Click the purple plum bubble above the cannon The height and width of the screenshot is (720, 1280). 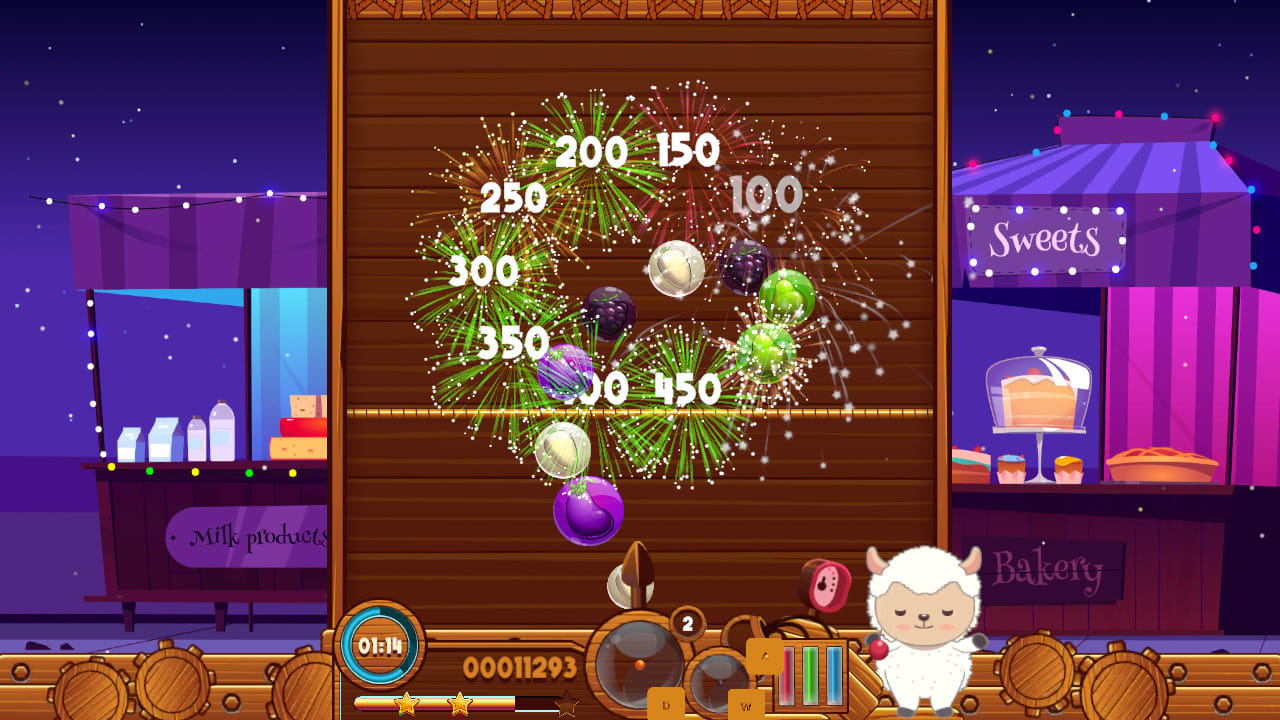pyautogui.click(x=588, y=508)
